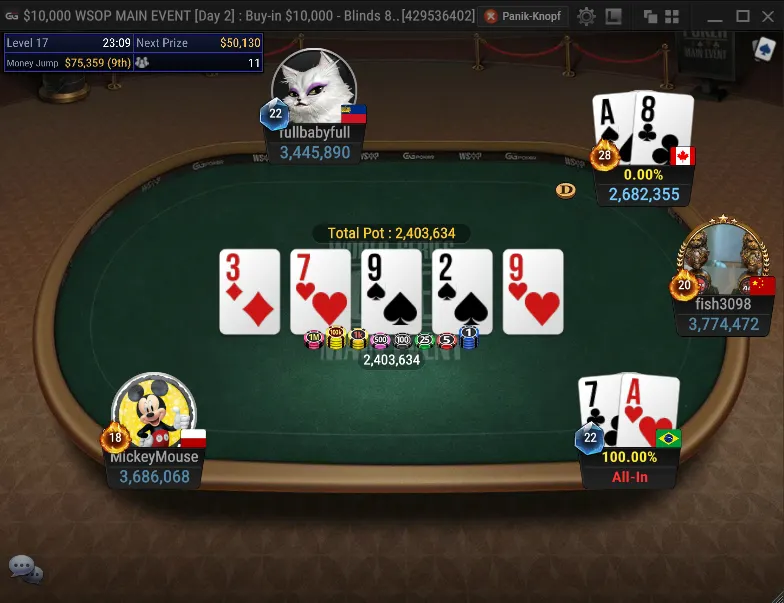
Task: Select player fullbabyfull's cat avatar
Action: coord(314,87)
